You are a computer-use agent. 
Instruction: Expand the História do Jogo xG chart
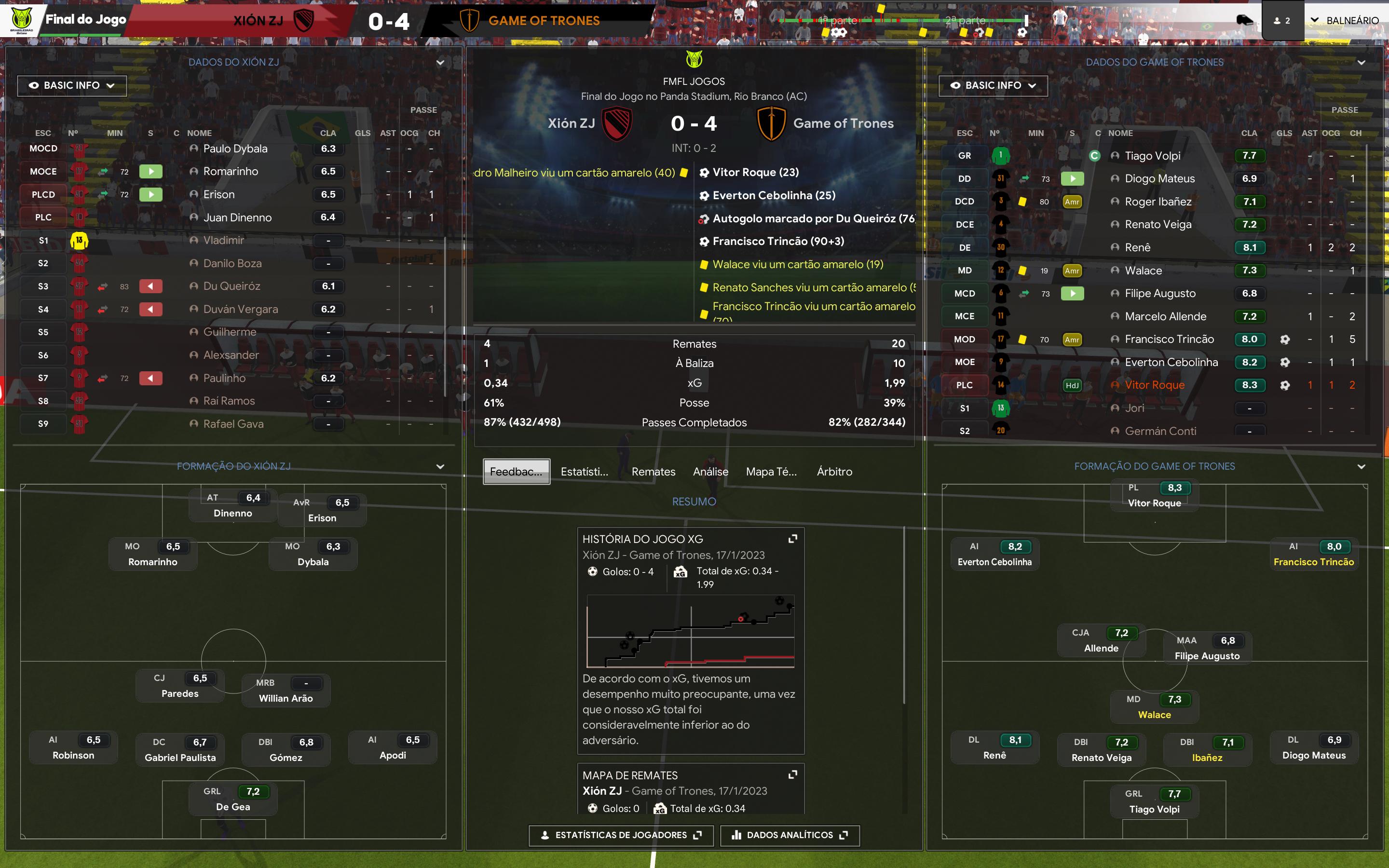[793, 539]
